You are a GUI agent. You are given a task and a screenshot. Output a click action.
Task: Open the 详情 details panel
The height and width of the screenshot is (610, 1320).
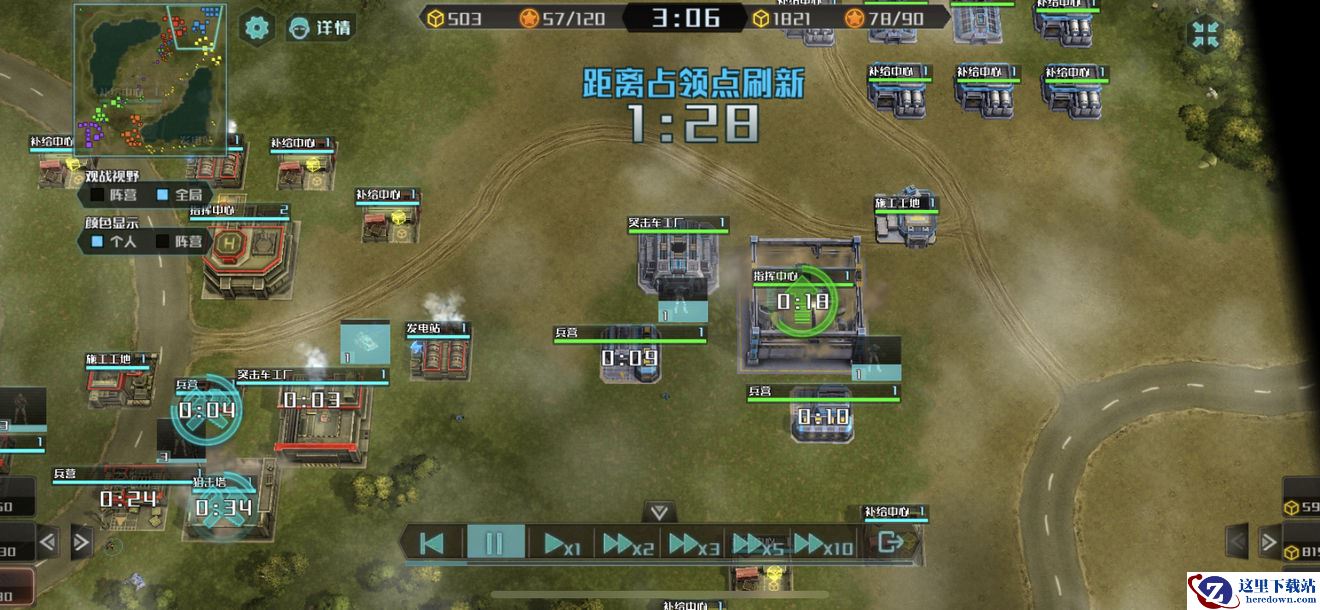pos(320,27)
